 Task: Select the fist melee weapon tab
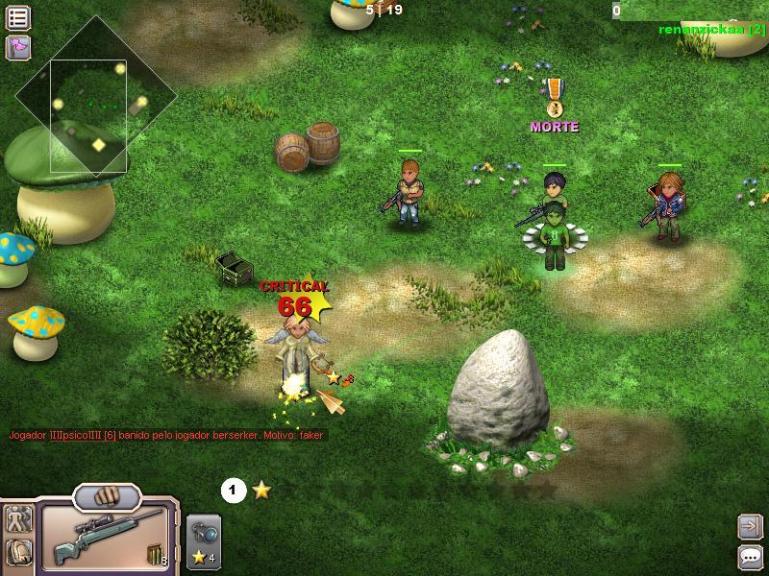click(x=107, y=496)
